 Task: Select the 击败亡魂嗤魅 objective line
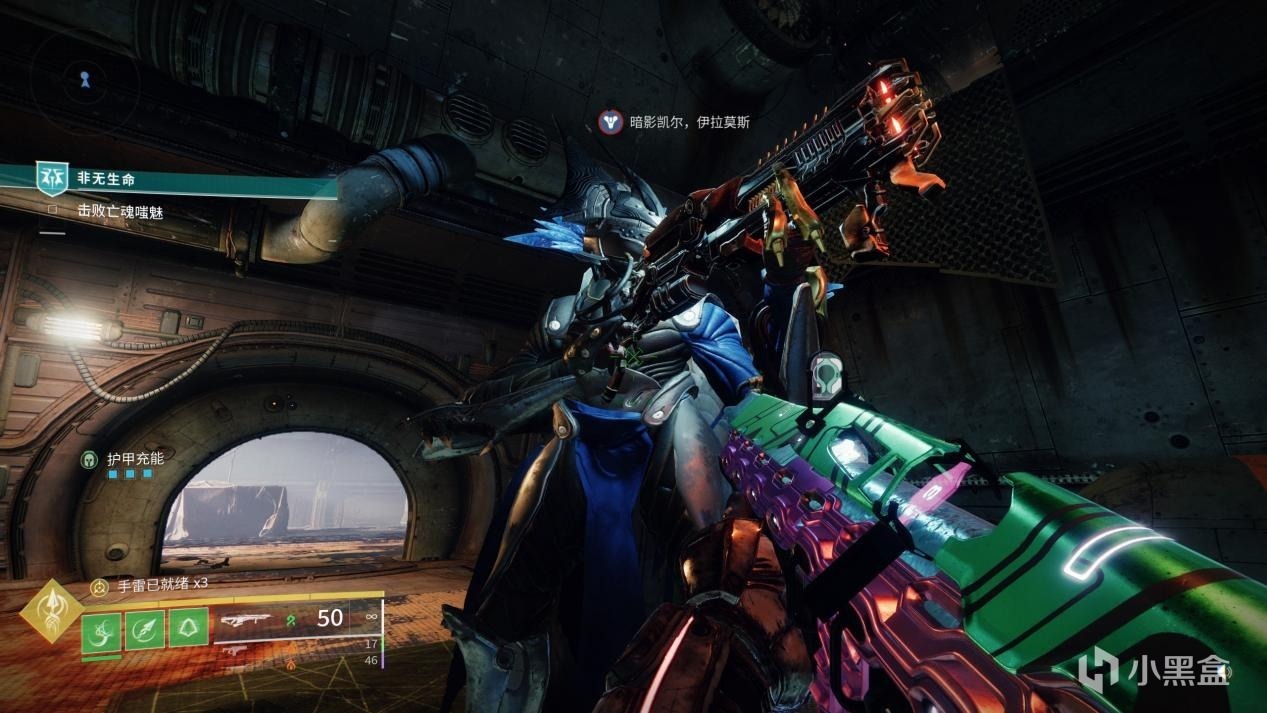pyautogui.click(x=119, y=211)
